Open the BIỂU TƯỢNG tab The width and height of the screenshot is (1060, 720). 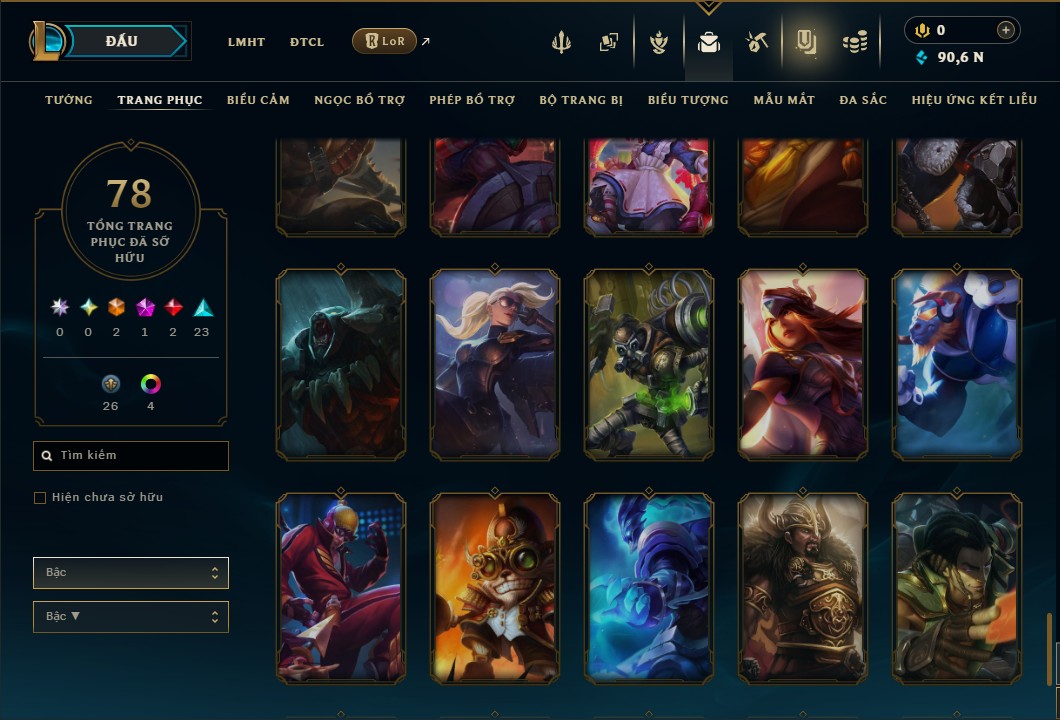click(688, 100)
